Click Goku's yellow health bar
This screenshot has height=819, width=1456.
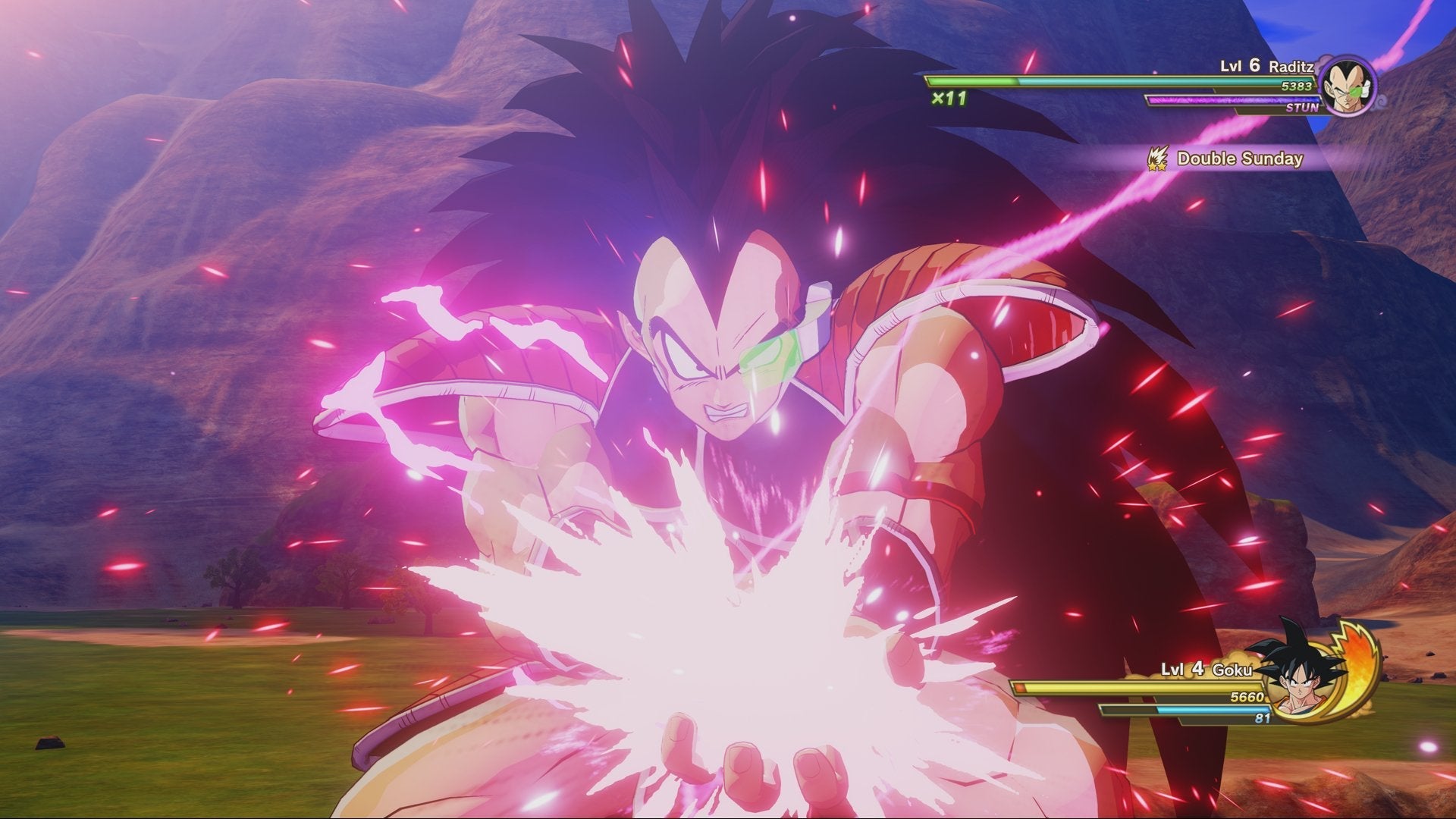click(x=1191, y=686)
